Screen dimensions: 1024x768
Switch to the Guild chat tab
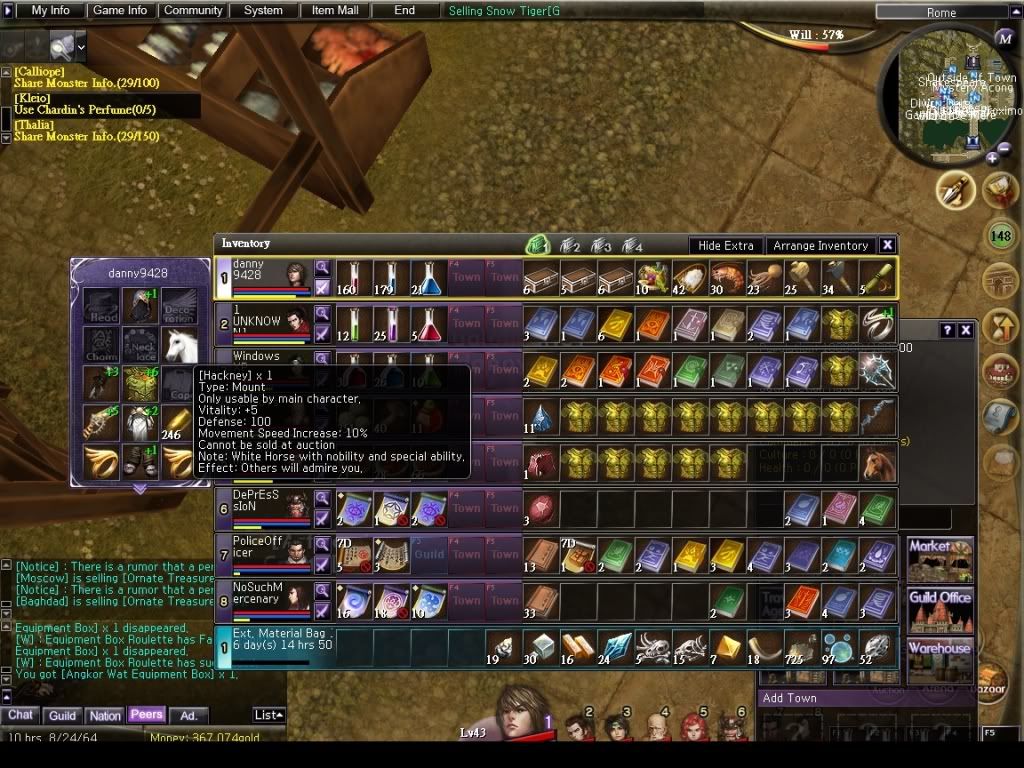[63, 715]
